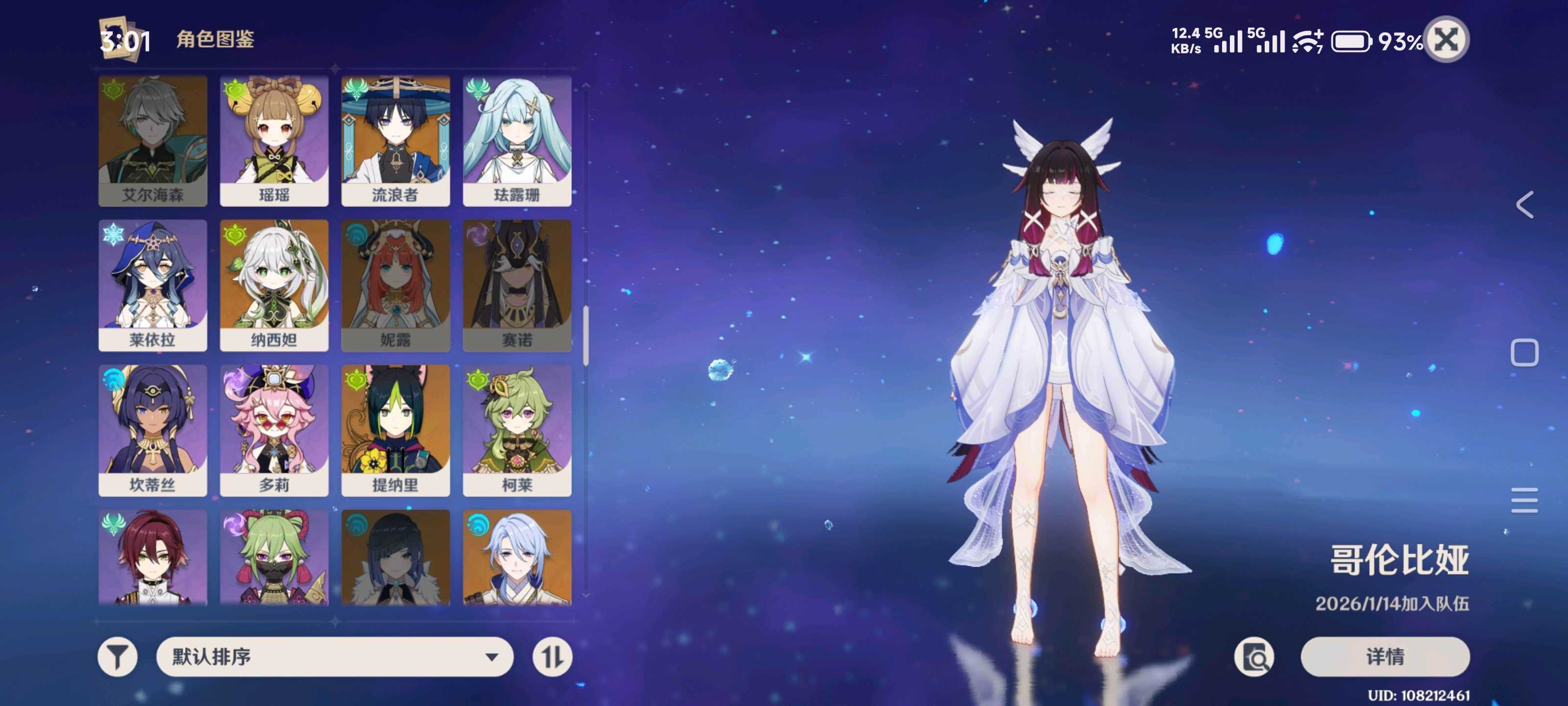This screenshot has width=1568, height=706.
Task: Open 详情 details for 哥伦比娅
Action: (1385, 656)
